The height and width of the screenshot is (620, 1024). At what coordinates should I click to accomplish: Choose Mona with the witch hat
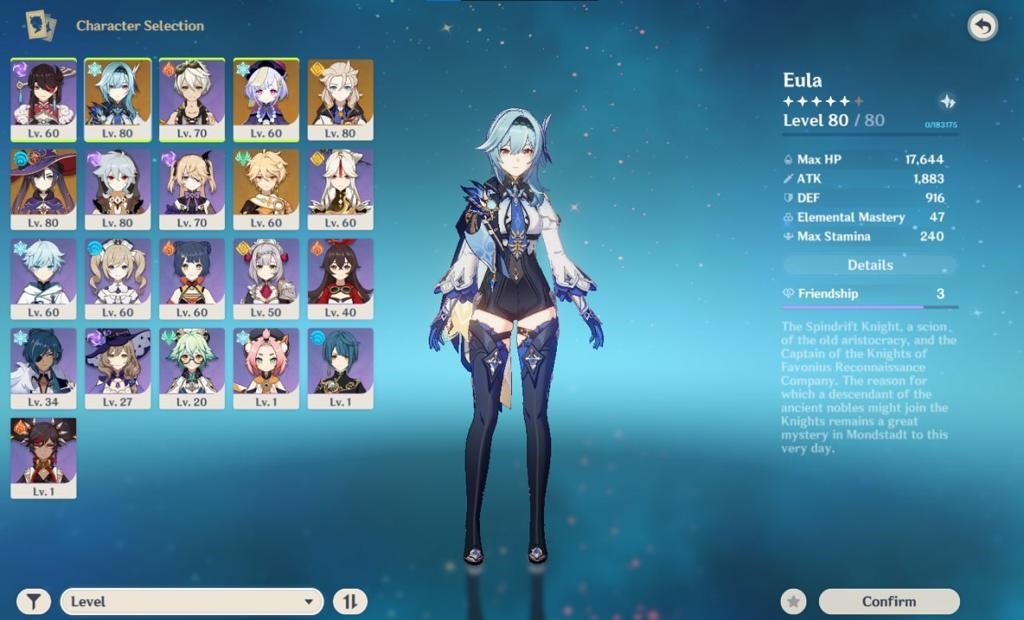[43, 188]
